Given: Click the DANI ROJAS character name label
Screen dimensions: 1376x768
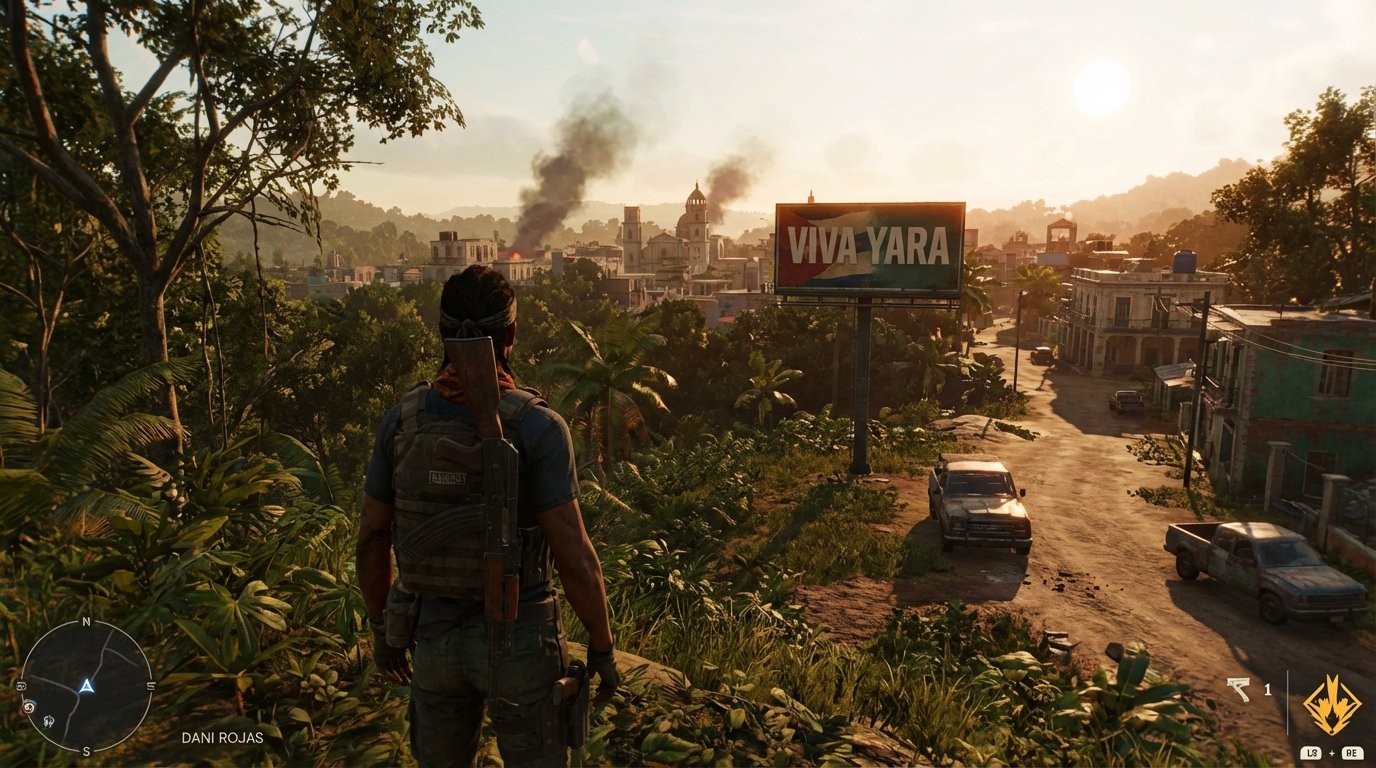Looking at the screenshot, I should [224, 737].
